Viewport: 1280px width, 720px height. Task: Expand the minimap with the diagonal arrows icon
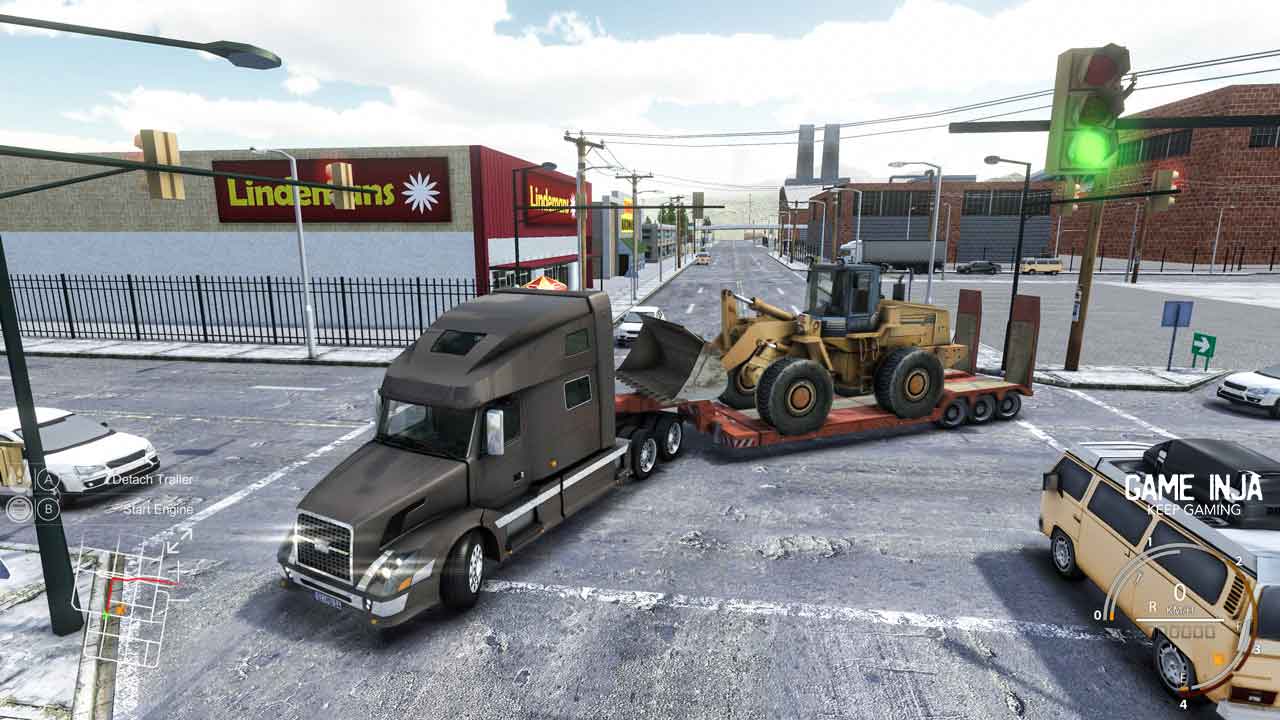[x=179, y=541]
